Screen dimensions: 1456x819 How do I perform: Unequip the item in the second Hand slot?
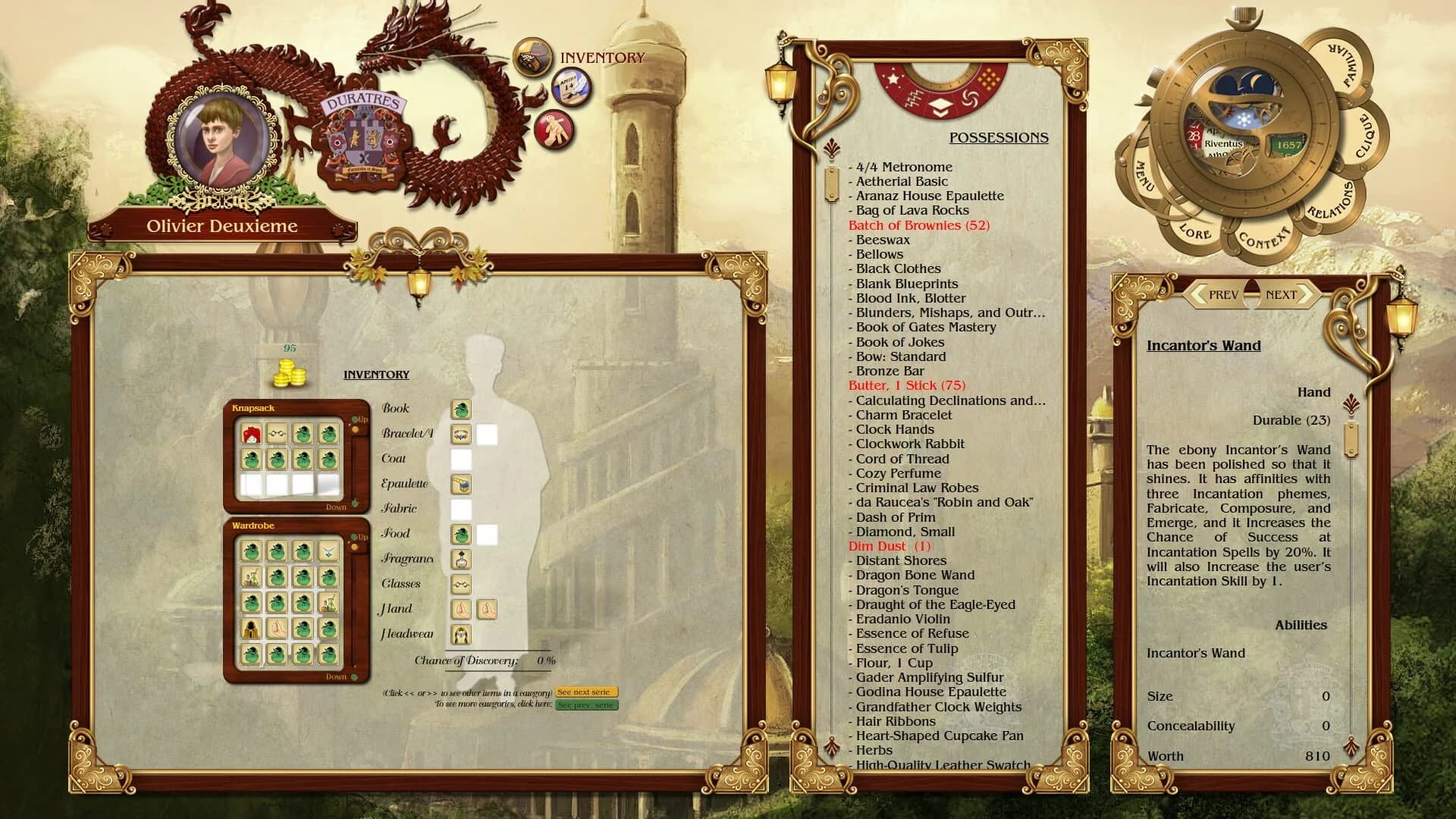[488, 609]
